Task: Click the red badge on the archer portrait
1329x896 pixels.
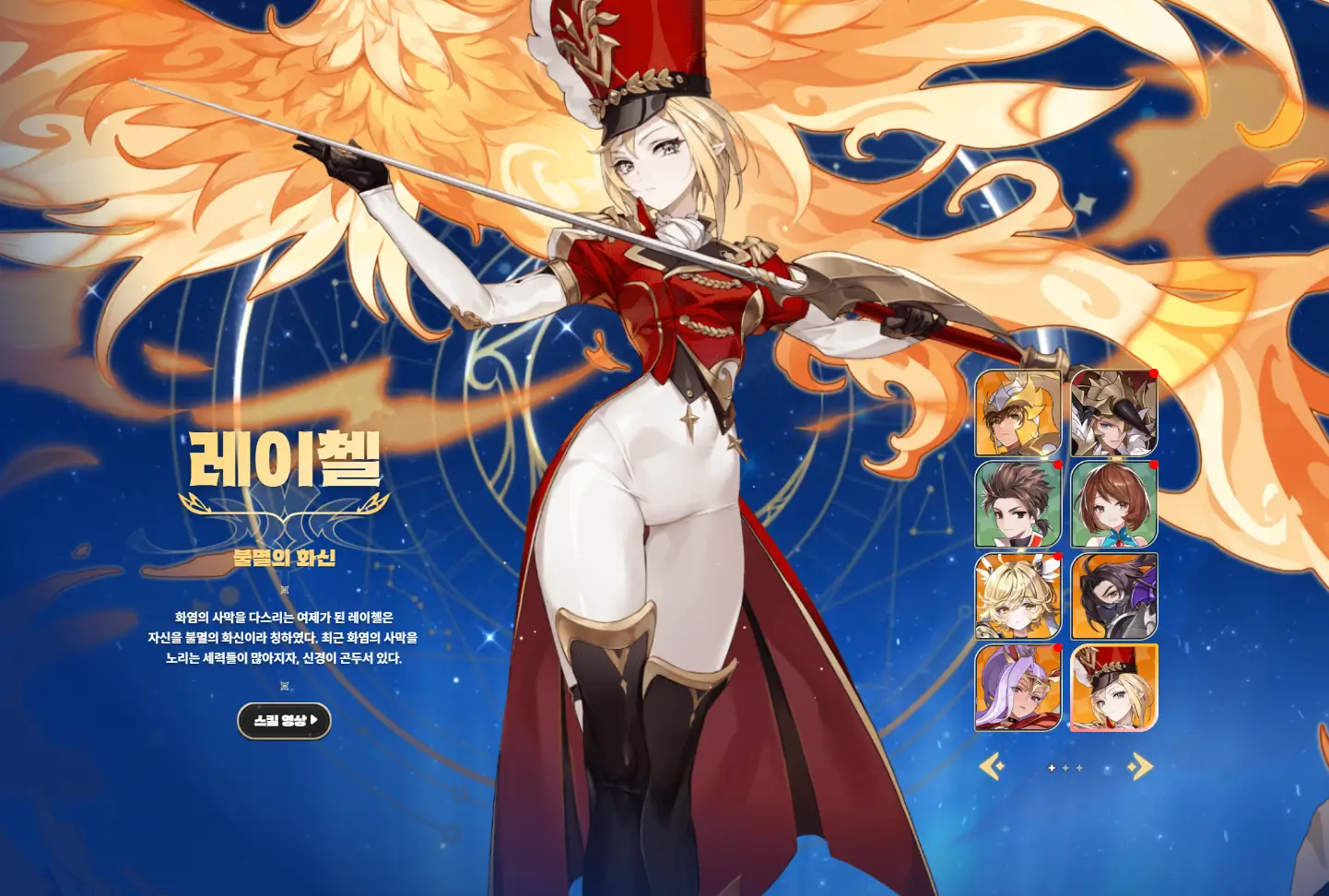Action: pos(1152,374)
